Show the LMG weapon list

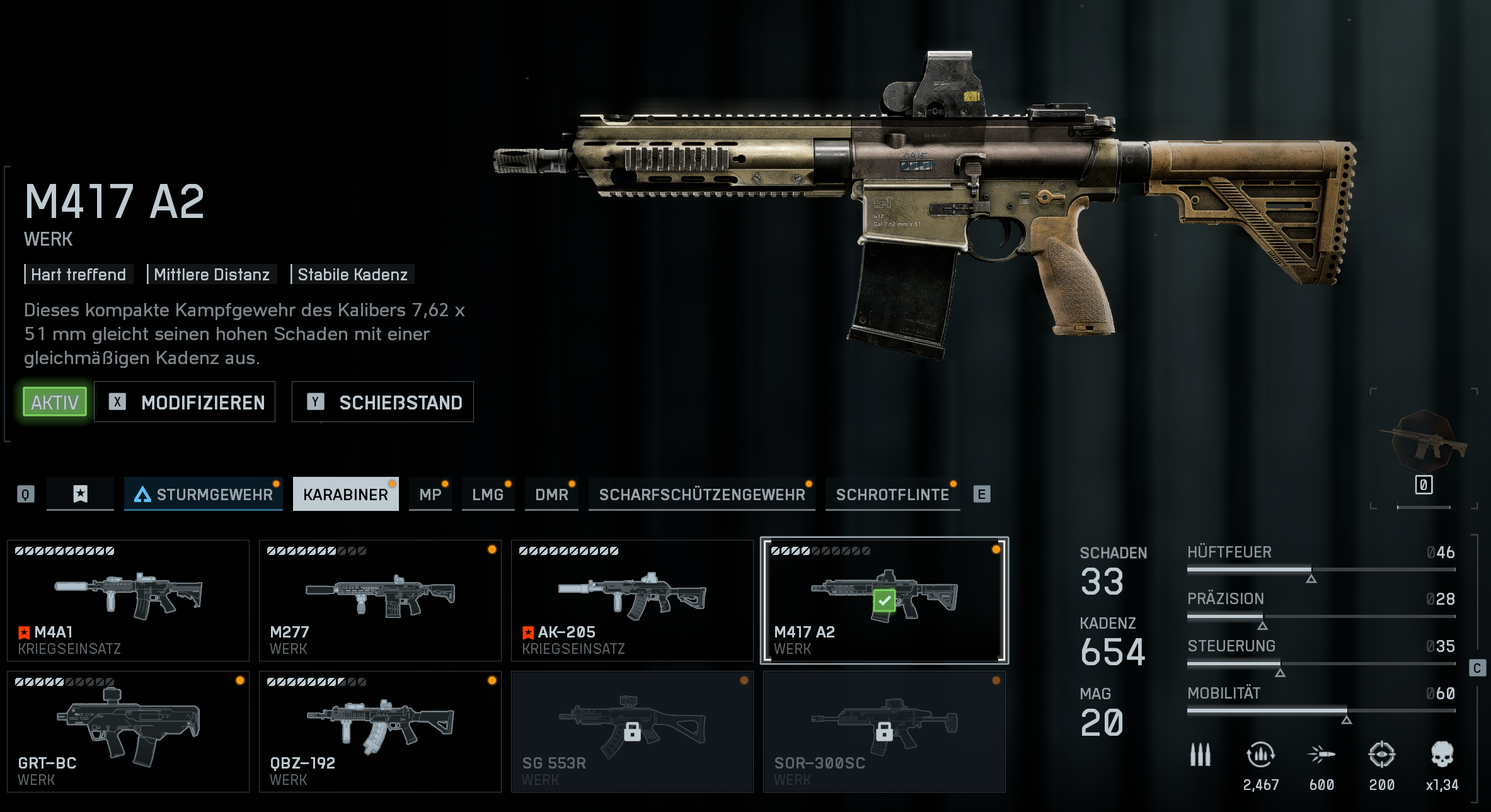488,495
